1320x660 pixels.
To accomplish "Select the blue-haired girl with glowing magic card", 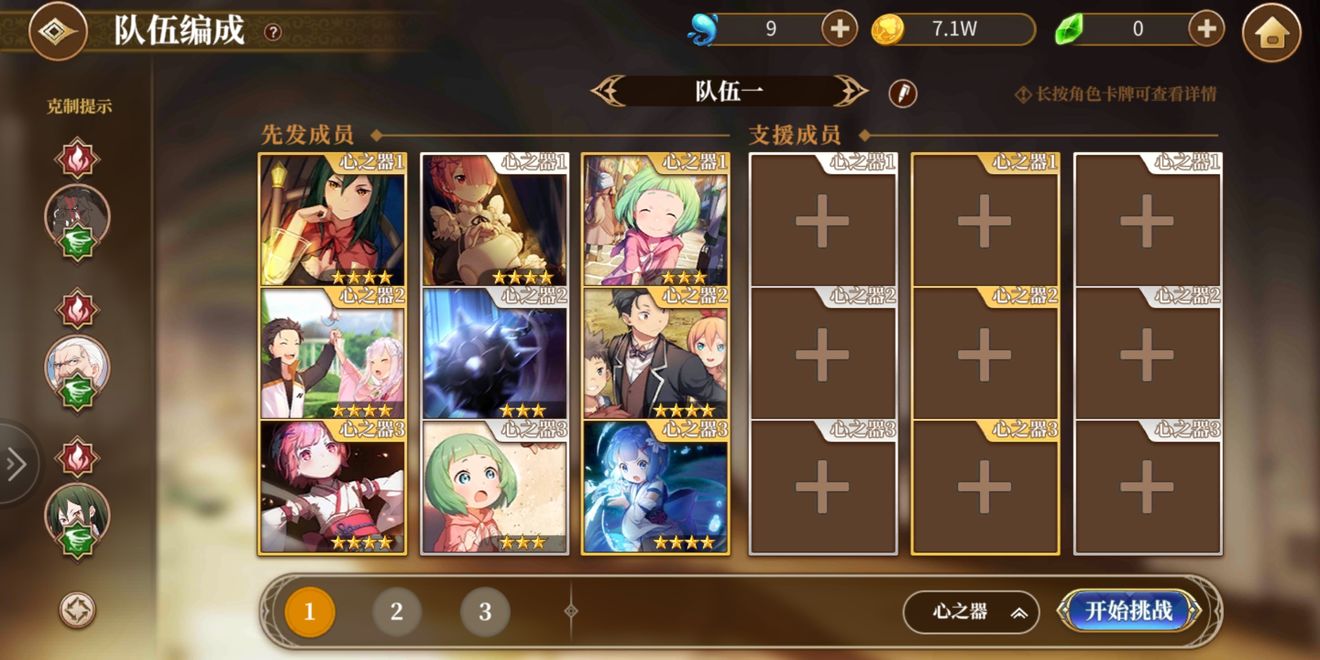I will 656,488.
